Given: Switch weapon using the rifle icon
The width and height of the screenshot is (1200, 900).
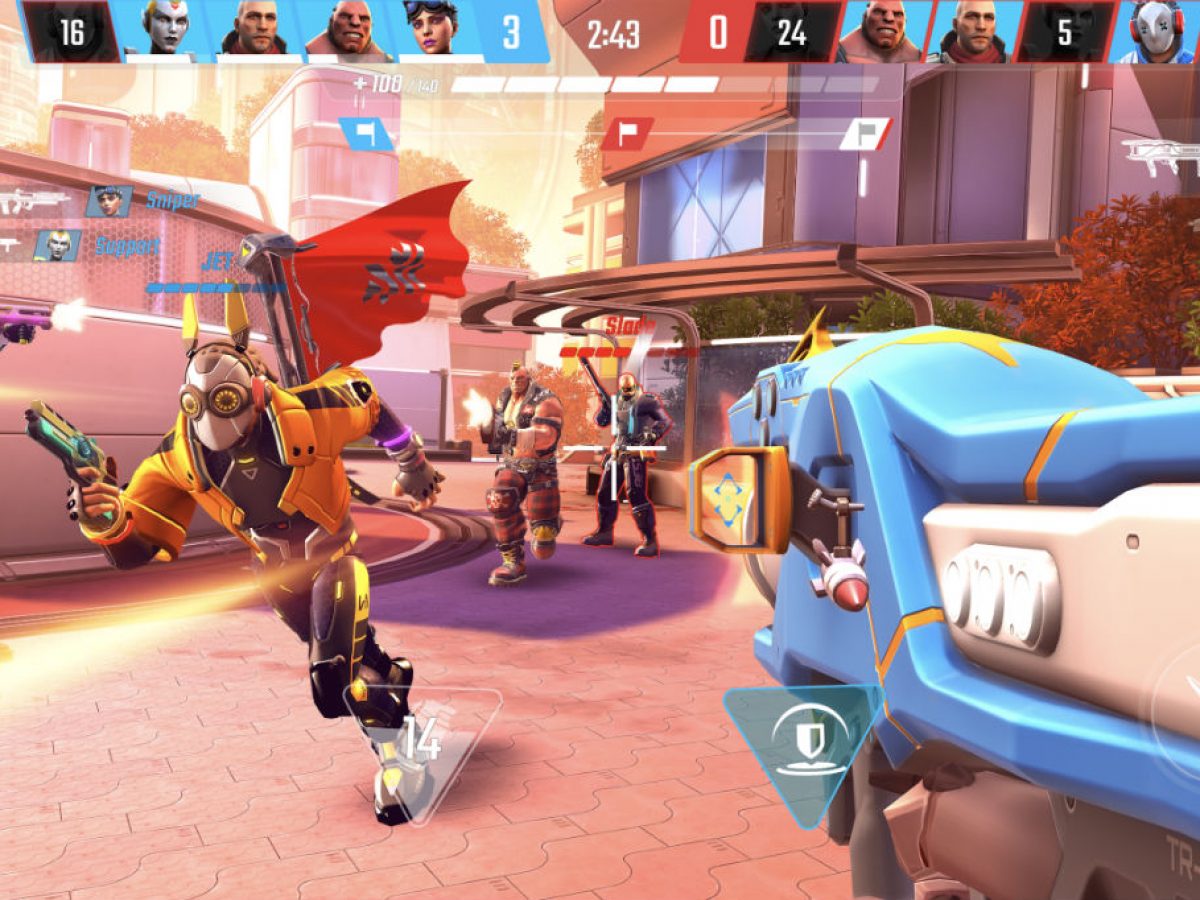Looking at the screenshot, I should point(1160,153).
